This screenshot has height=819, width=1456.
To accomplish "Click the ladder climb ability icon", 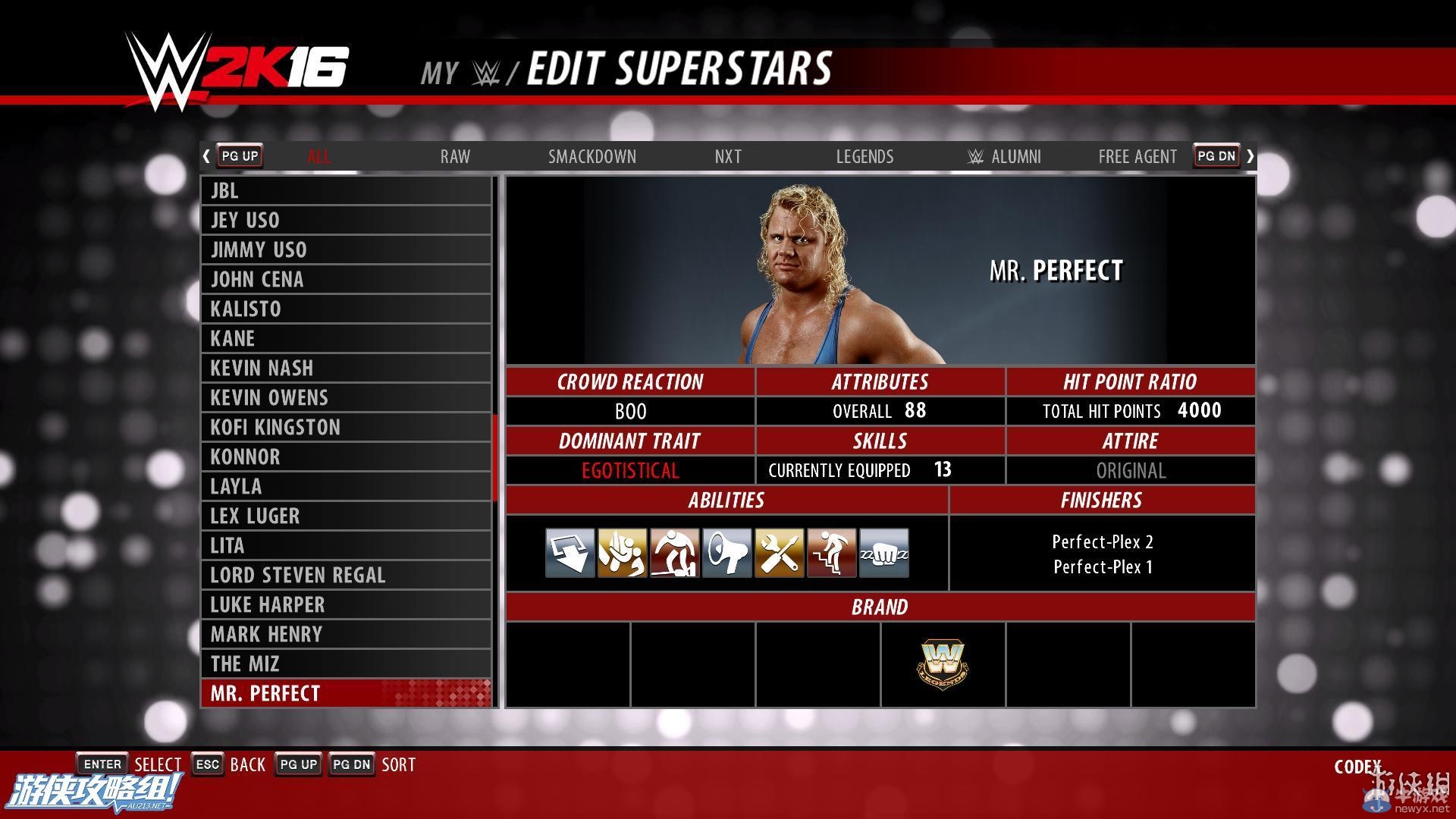I will click(831, 552).
